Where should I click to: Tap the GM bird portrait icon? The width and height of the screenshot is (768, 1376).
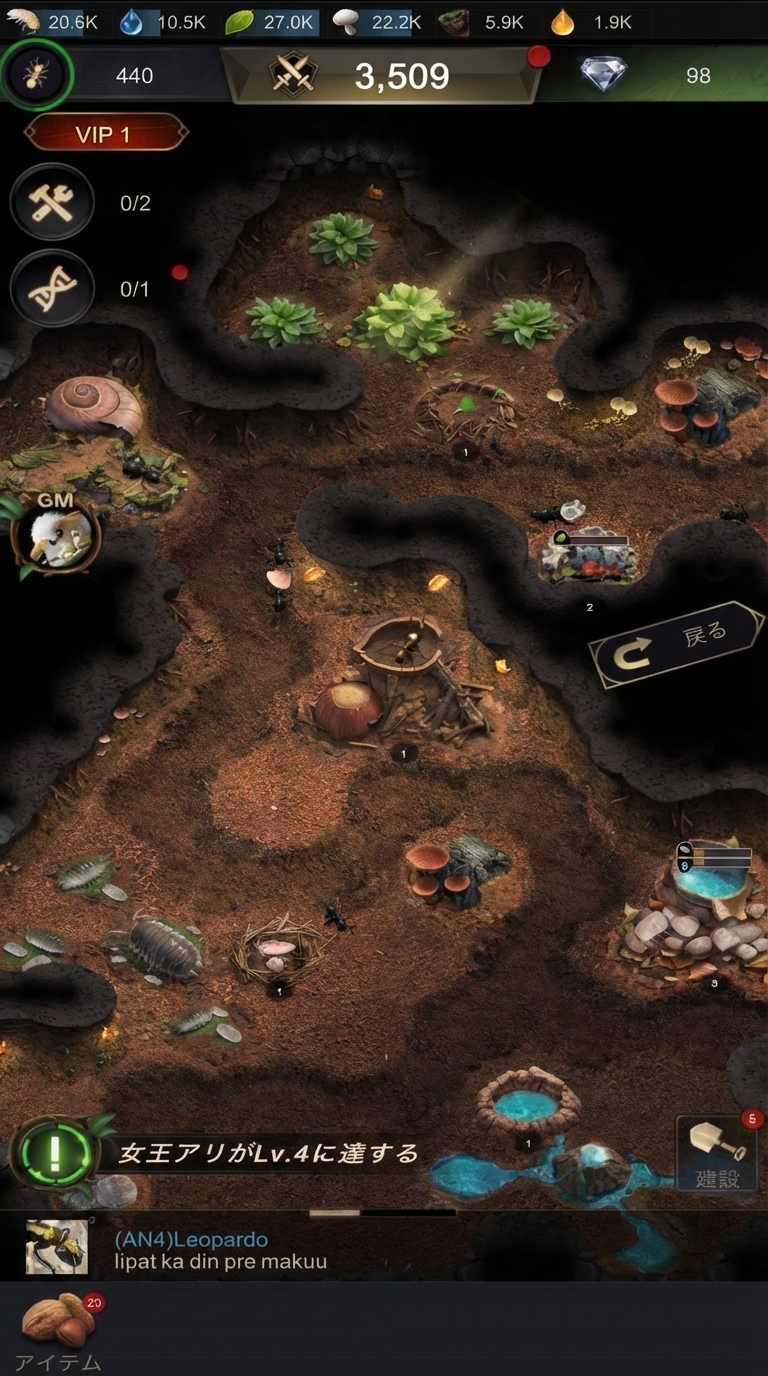(56, 536)
